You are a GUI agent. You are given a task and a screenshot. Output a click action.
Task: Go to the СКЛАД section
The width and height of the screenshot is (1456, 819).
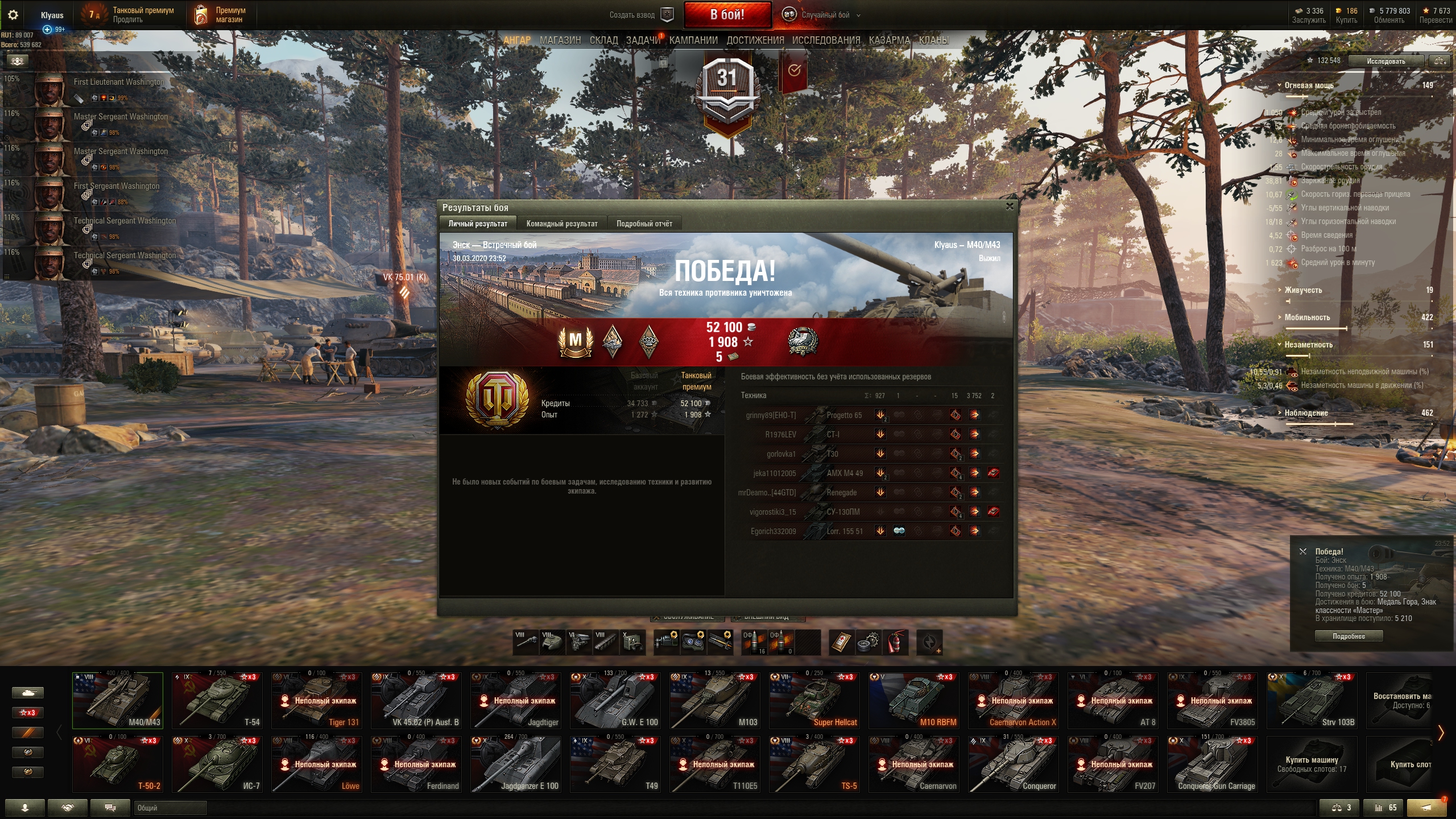(603, 40)
